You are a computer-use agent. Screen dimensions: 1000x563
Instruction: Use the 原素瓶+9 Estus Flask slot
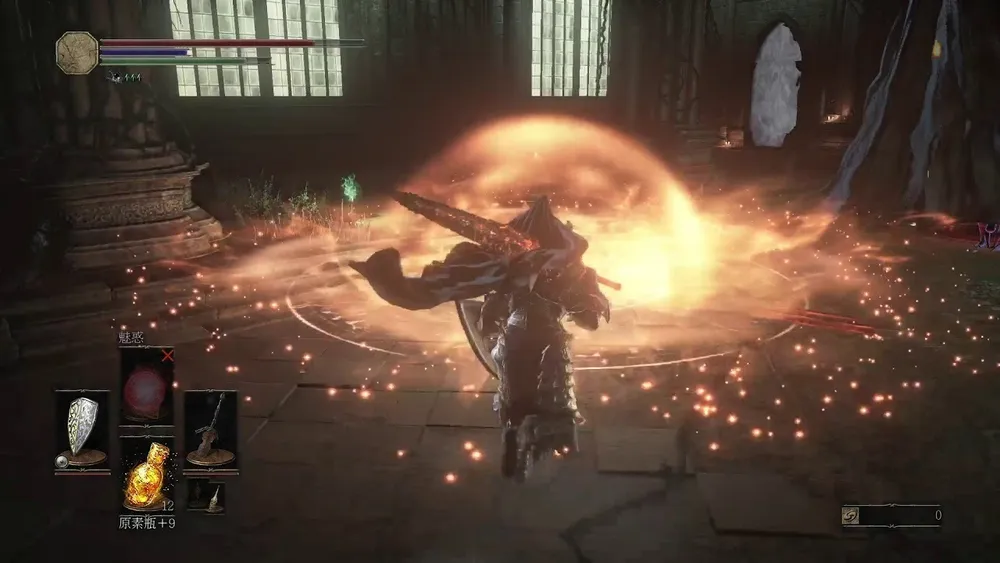pyautogui.click(x=146, y=476)
